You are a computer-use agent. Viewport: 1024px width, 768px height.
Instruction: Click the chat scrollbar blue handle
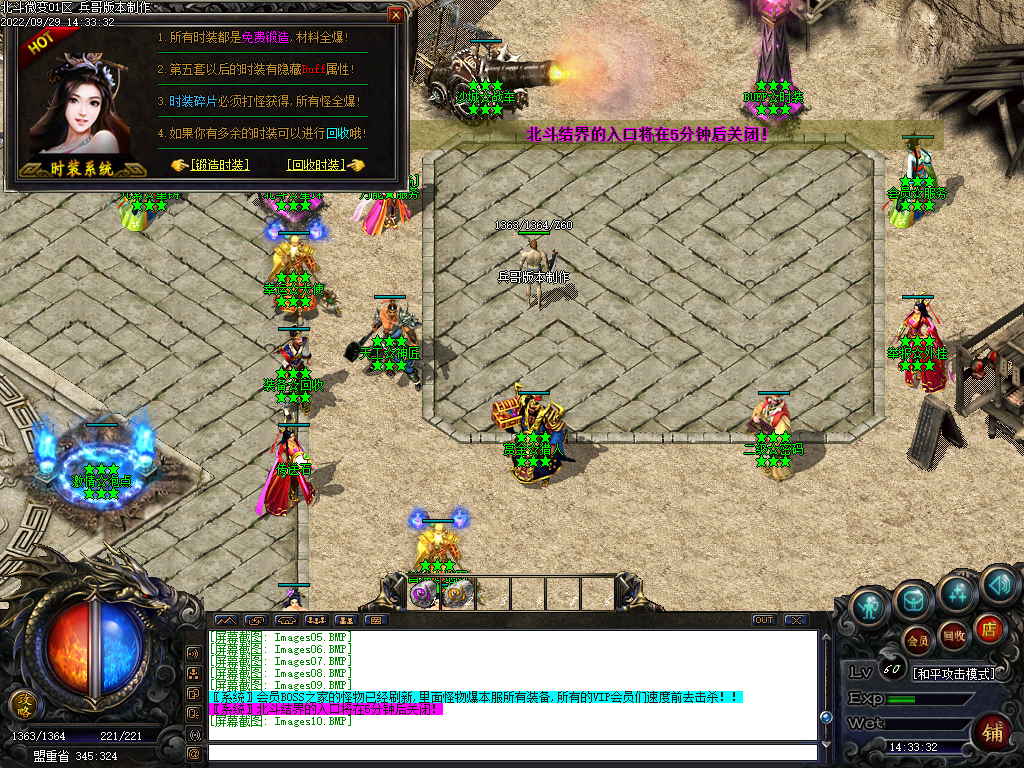click(826, 717)
